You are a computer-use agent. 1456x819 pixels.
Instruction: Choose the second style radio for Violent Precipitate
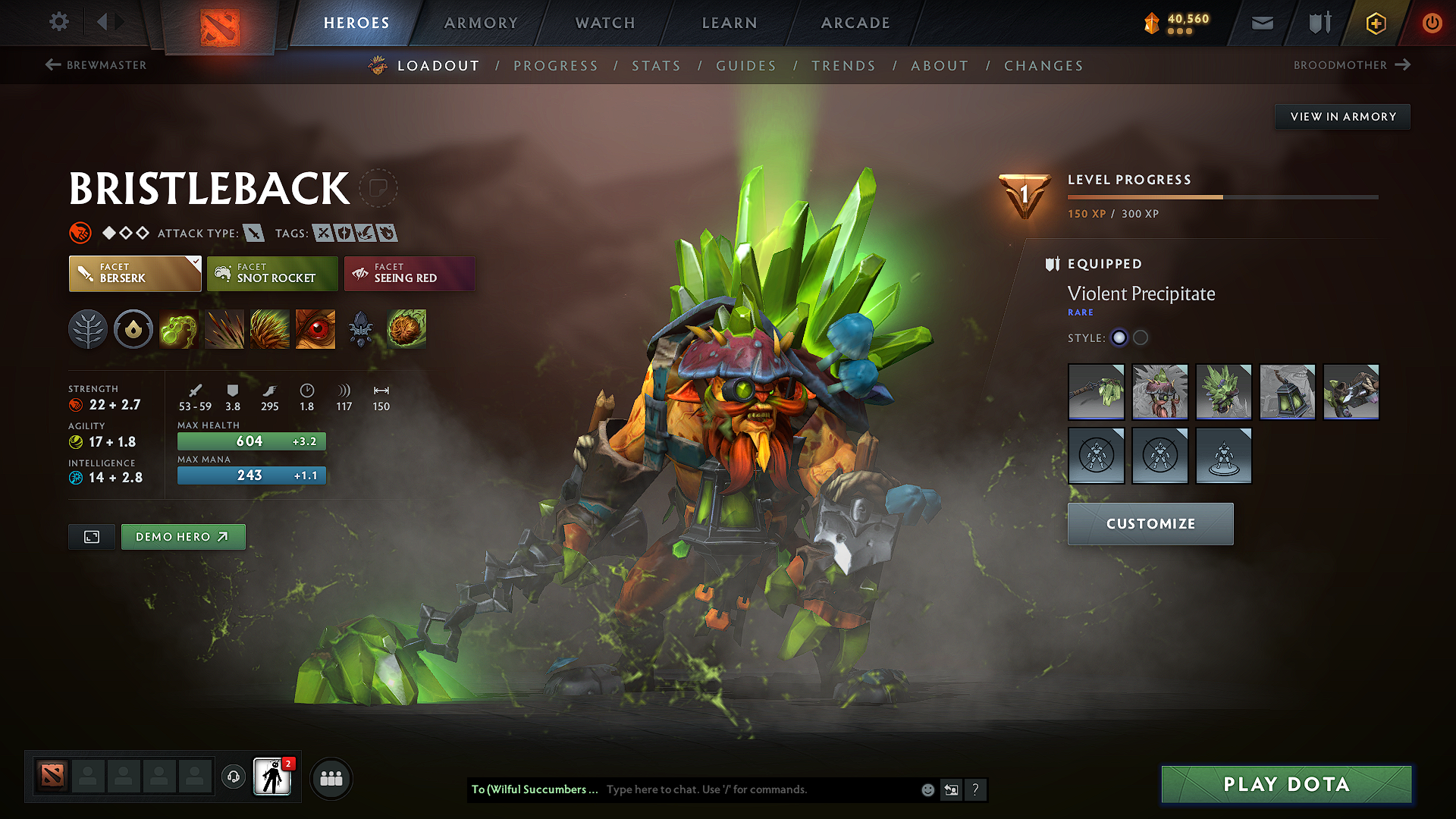(1141, 337)
